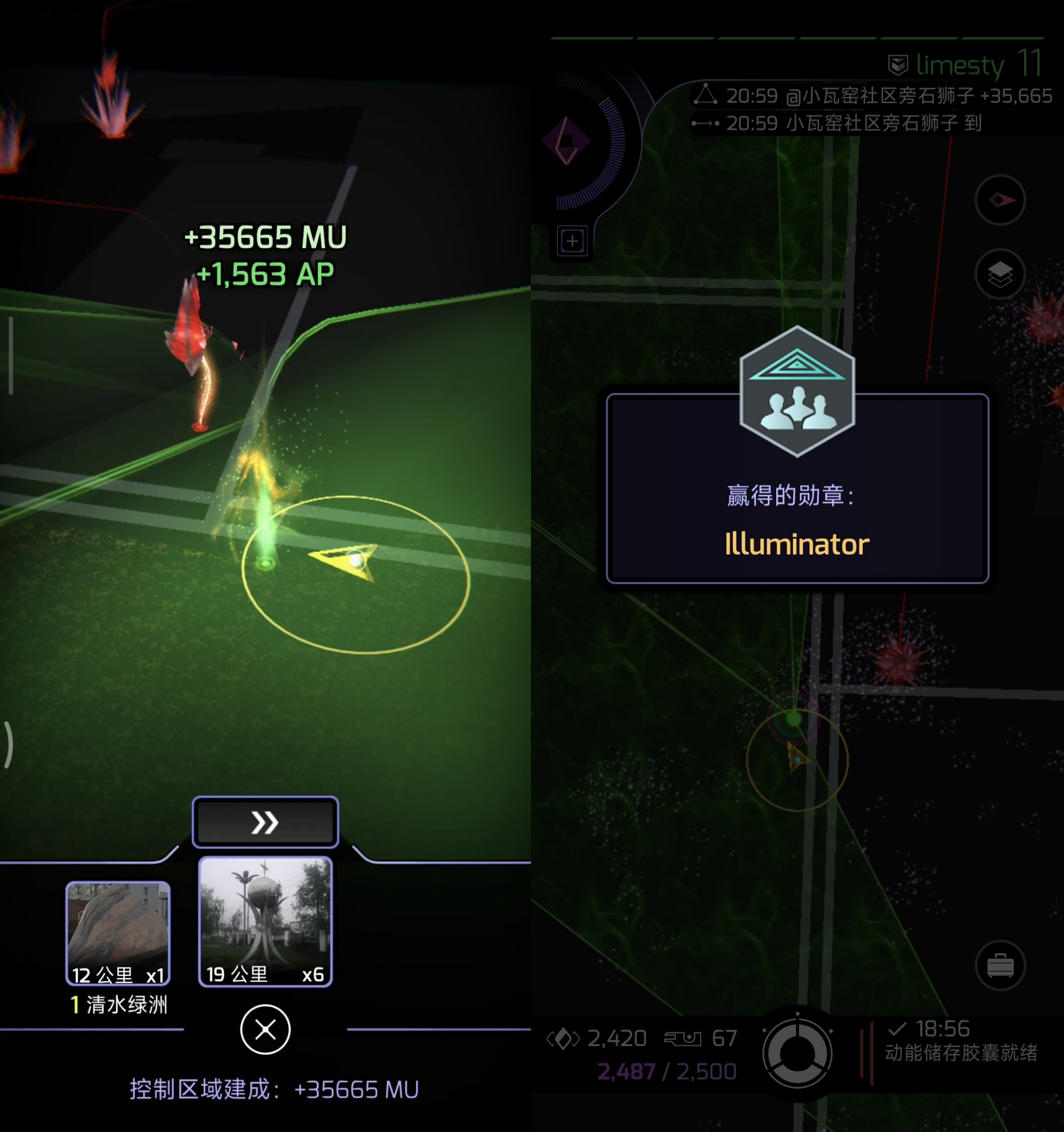Open the central OPS ring button
This screenshot has width=1064, height=1132.
pyautogui.click(x=797, y=1053)
